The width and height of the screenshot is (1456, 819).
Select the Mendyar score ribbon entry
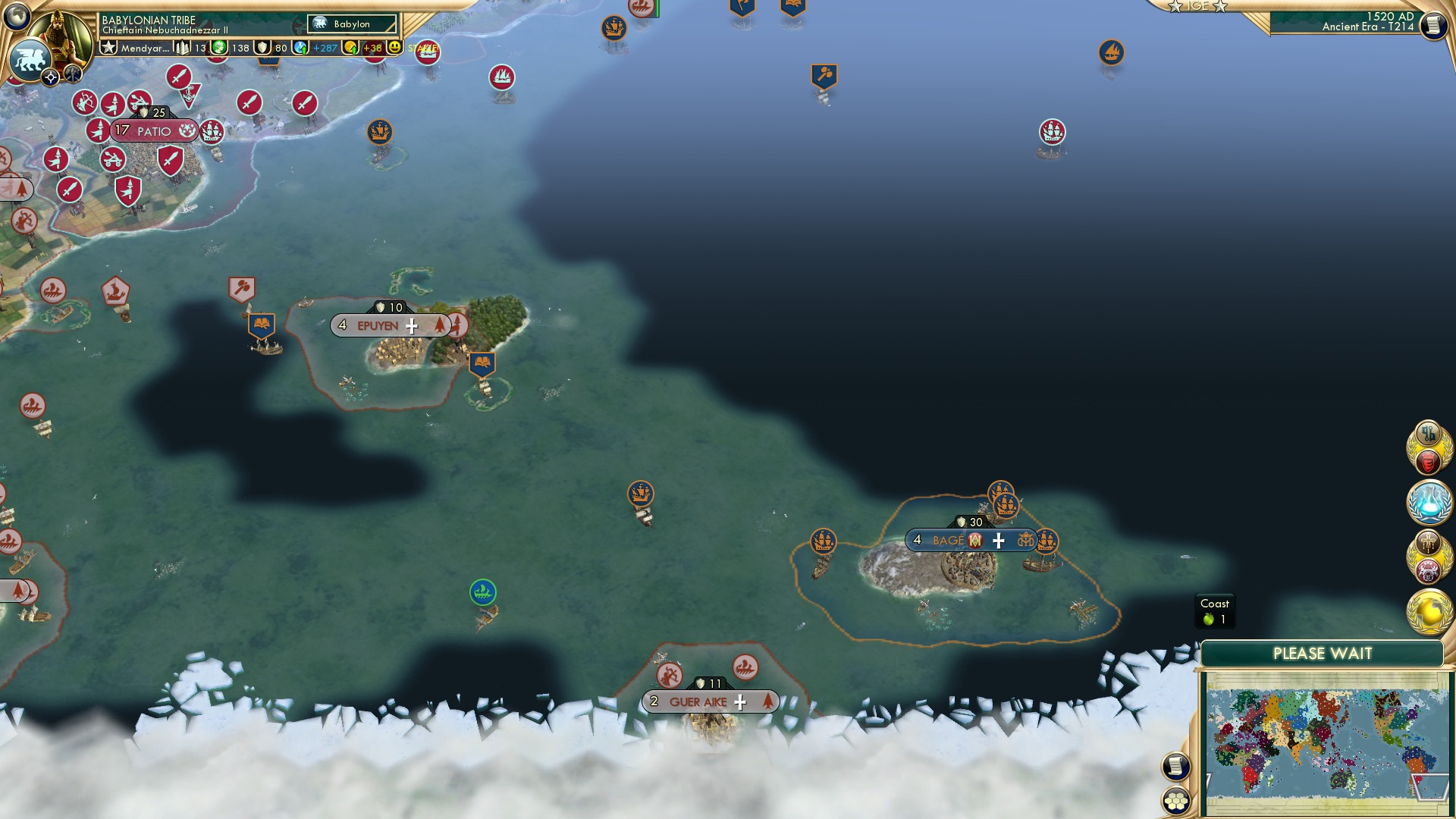(x=144, y=47)
